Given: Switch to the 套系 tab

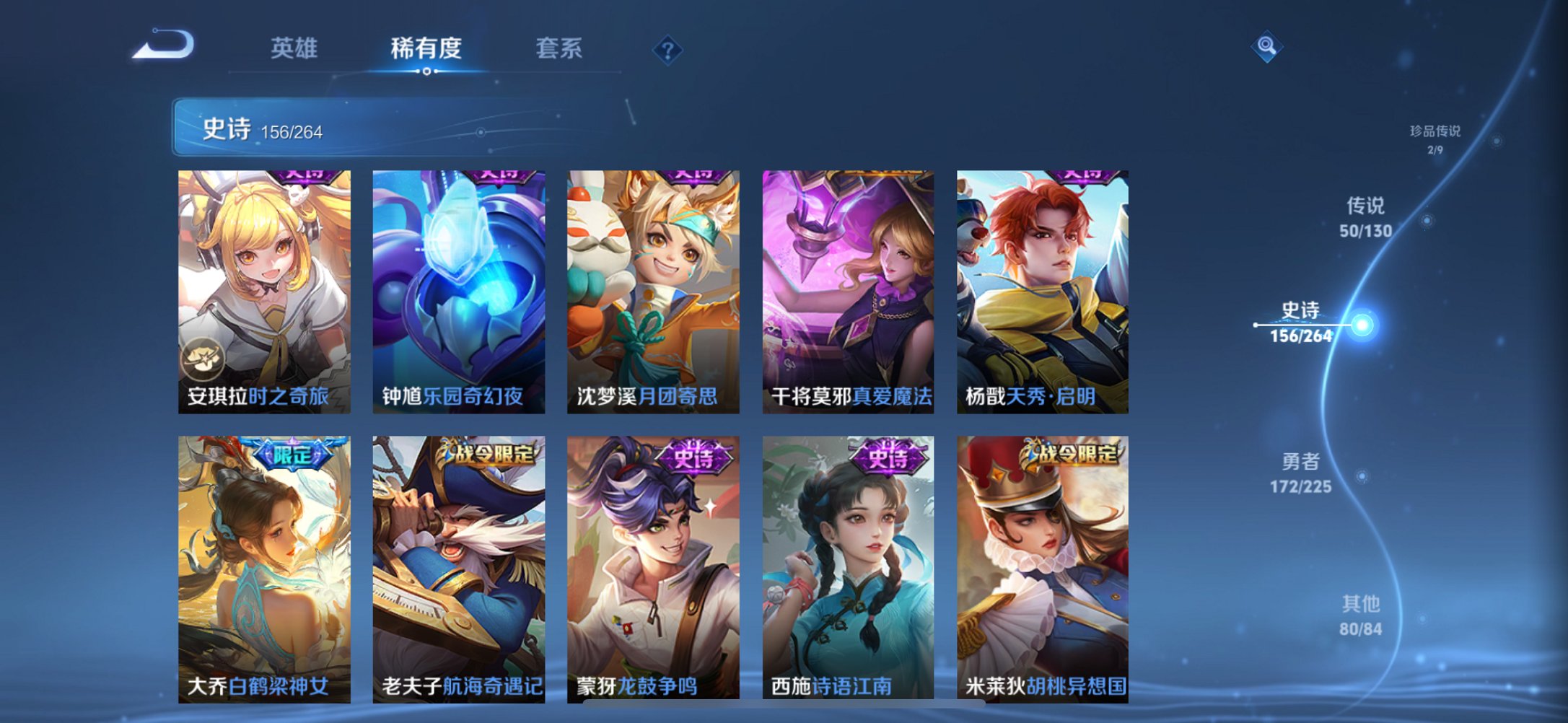Looking at the screenshot, I should [x=559, y=47].
